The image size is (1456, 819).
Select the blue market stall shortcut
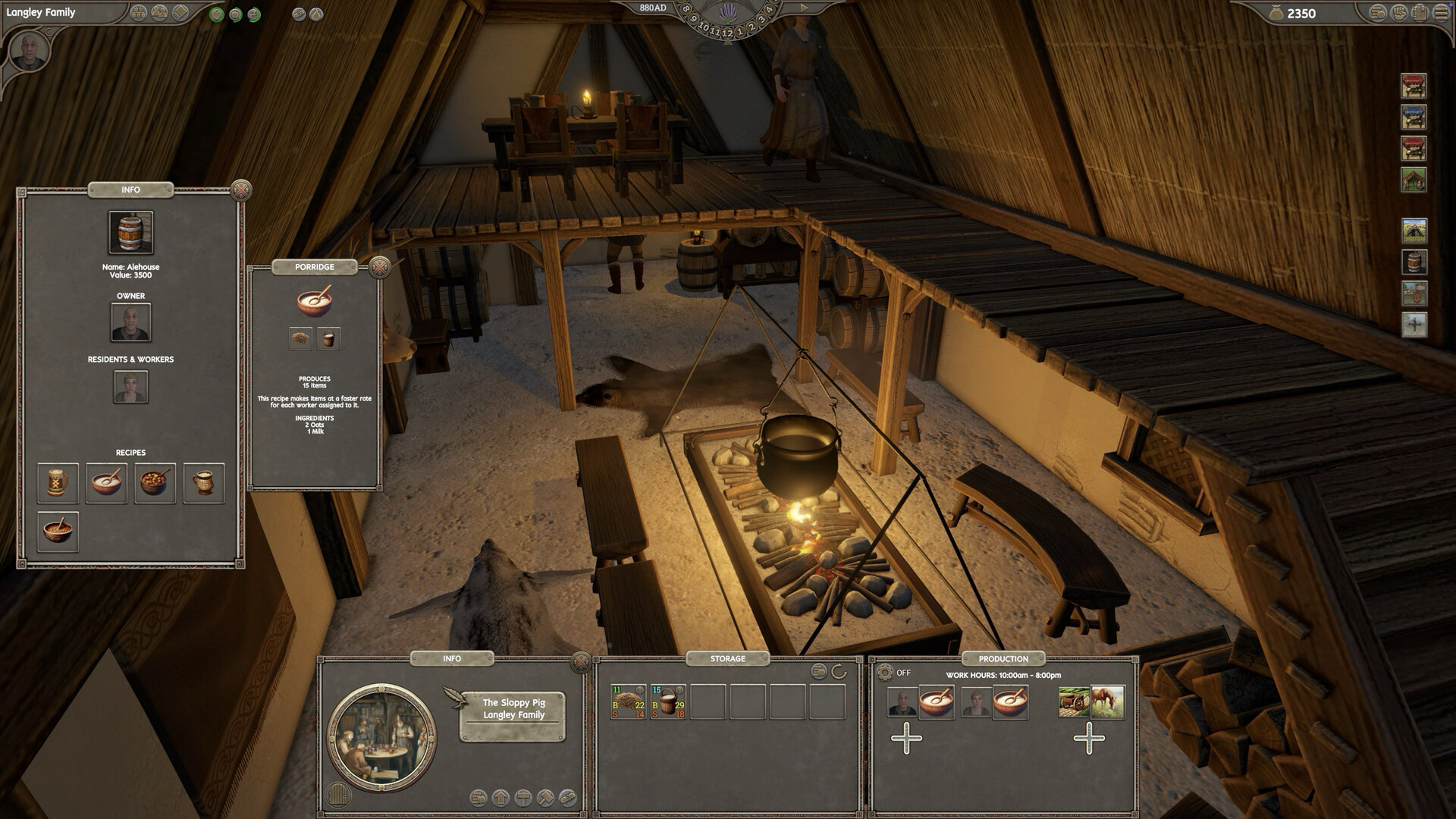[x=1414, y=118]
